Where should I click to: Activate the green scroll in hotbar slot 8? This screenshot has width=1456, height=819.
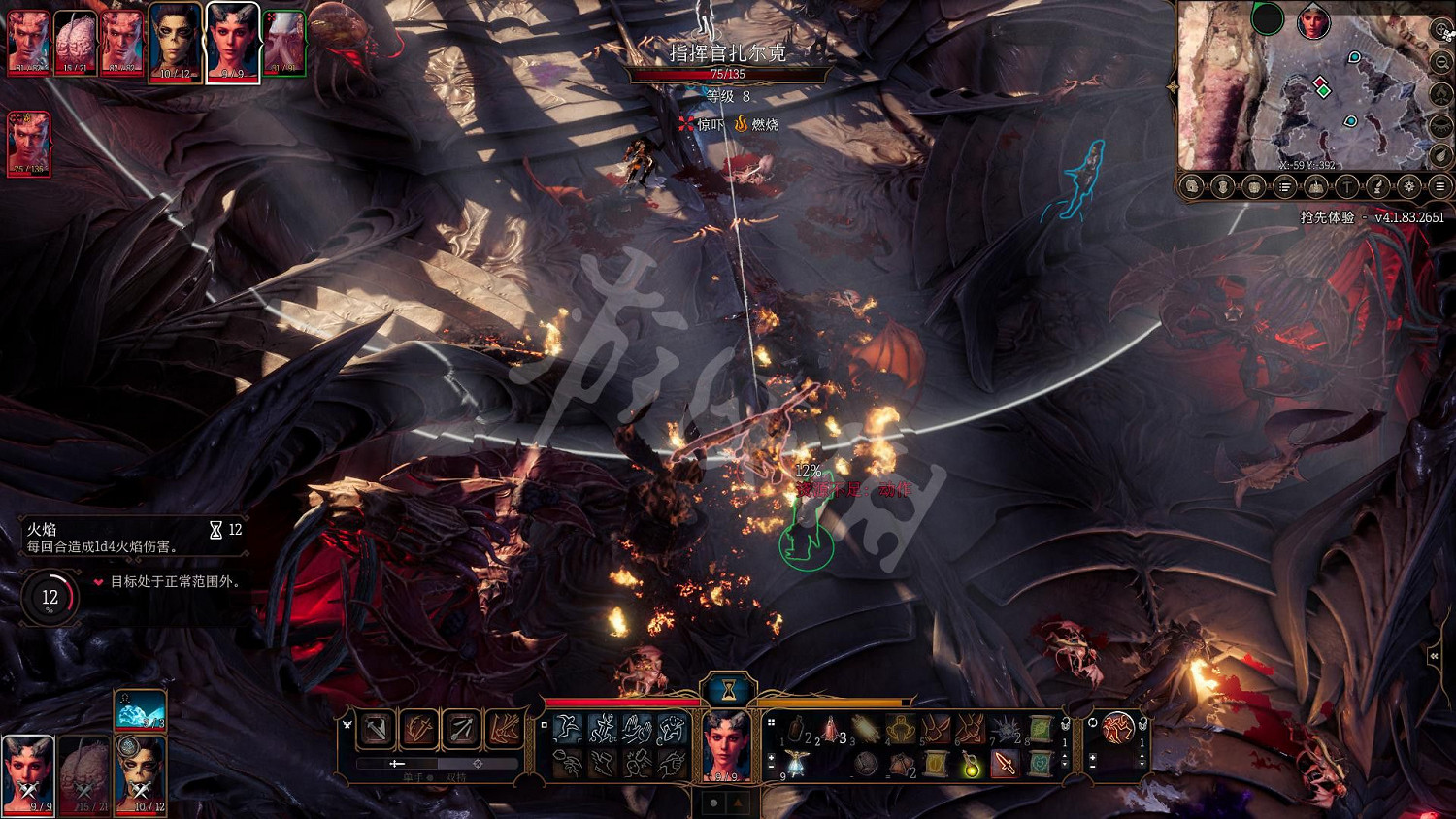pyautogui.click(x=1041, y=729)
